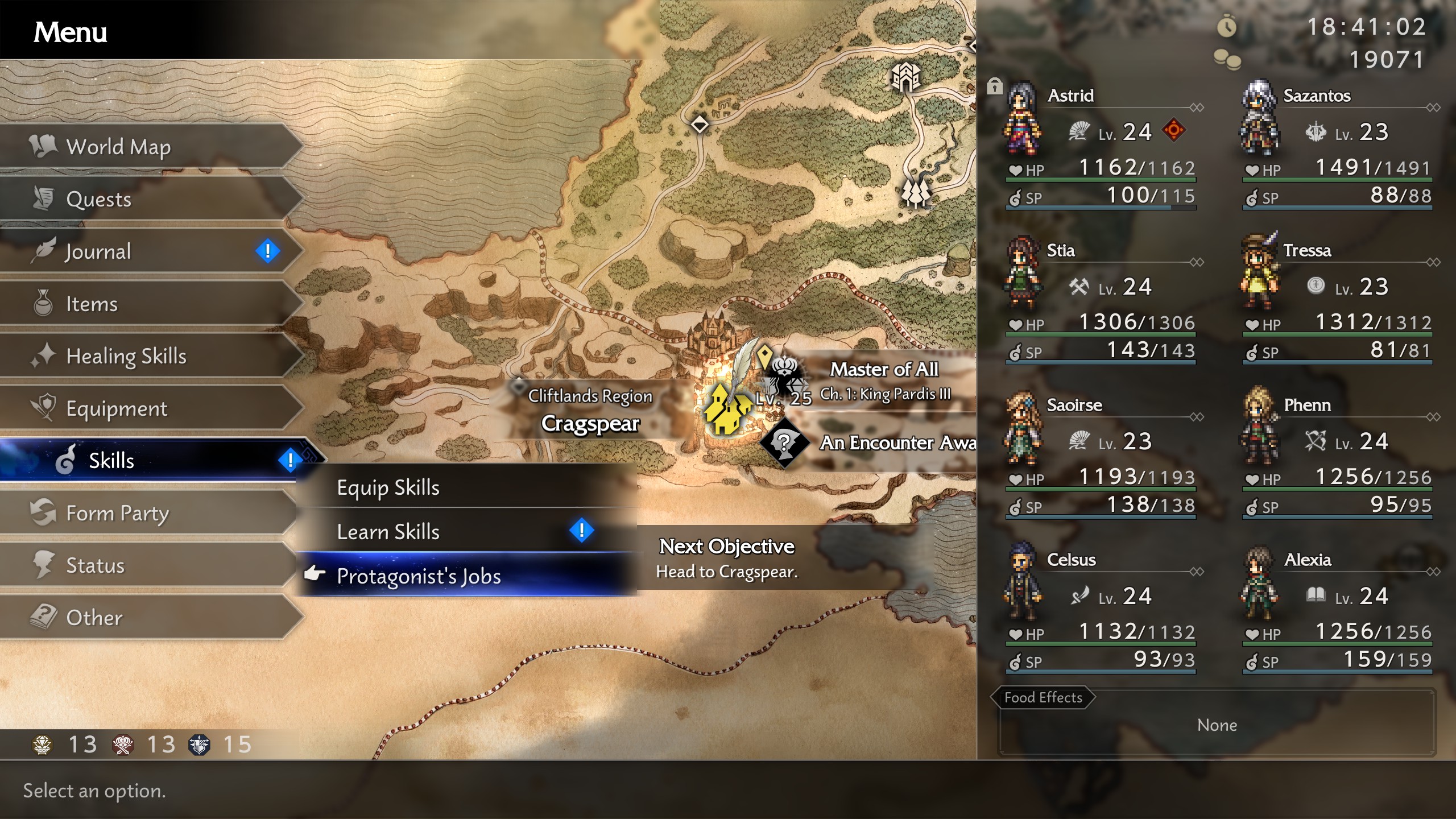Choose Sazantos in the party list
This screenshot has height=819, width=1456.
point(1337,148)
